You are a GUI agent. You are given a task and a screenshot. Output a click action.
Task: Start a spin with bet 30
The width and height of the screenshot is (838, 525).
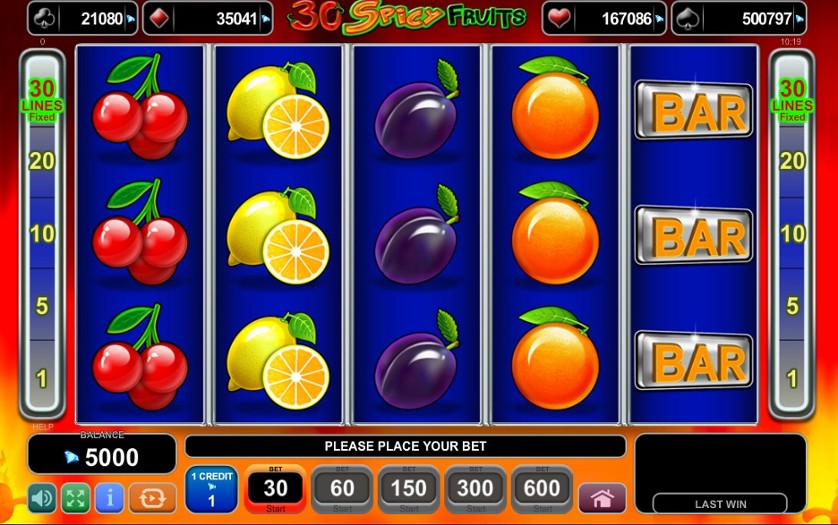coord(275,489)
